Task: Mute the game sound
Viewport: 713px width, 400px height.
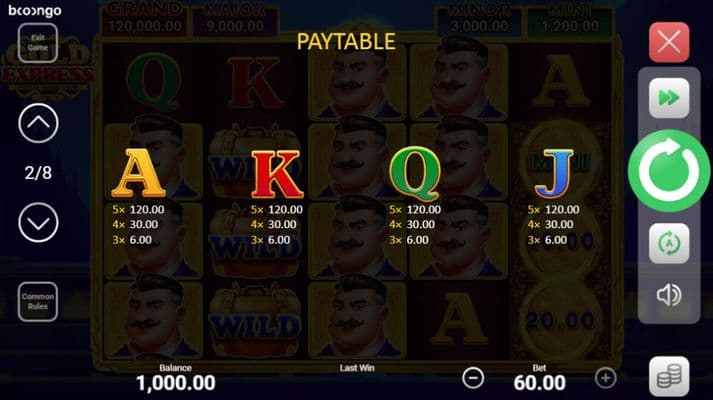Action: [x=668, y=295]
